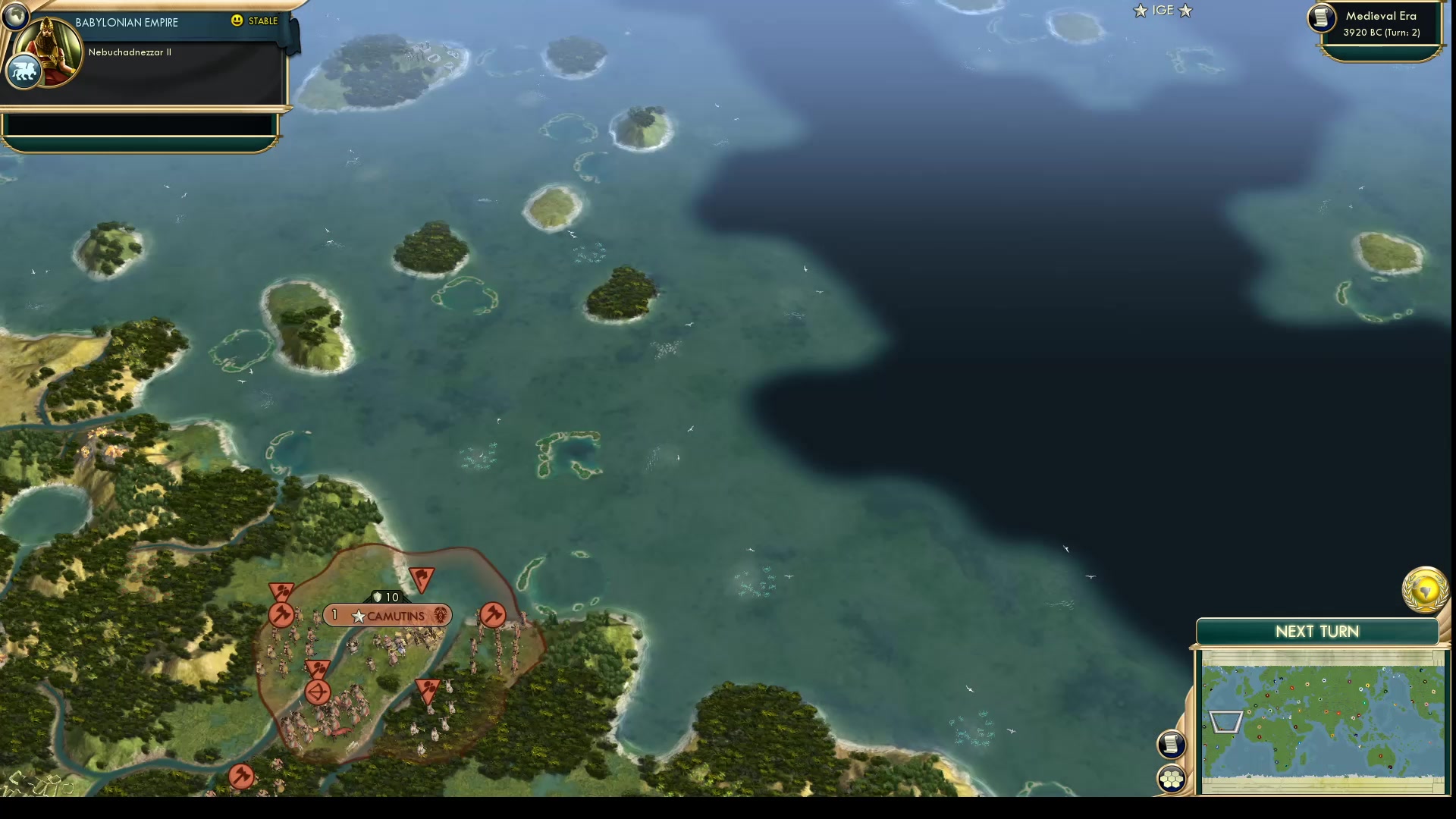Screen dimensions: 1456x819
Task: Toggle the IGE panel at top center
Action: tap(1163, 11)
